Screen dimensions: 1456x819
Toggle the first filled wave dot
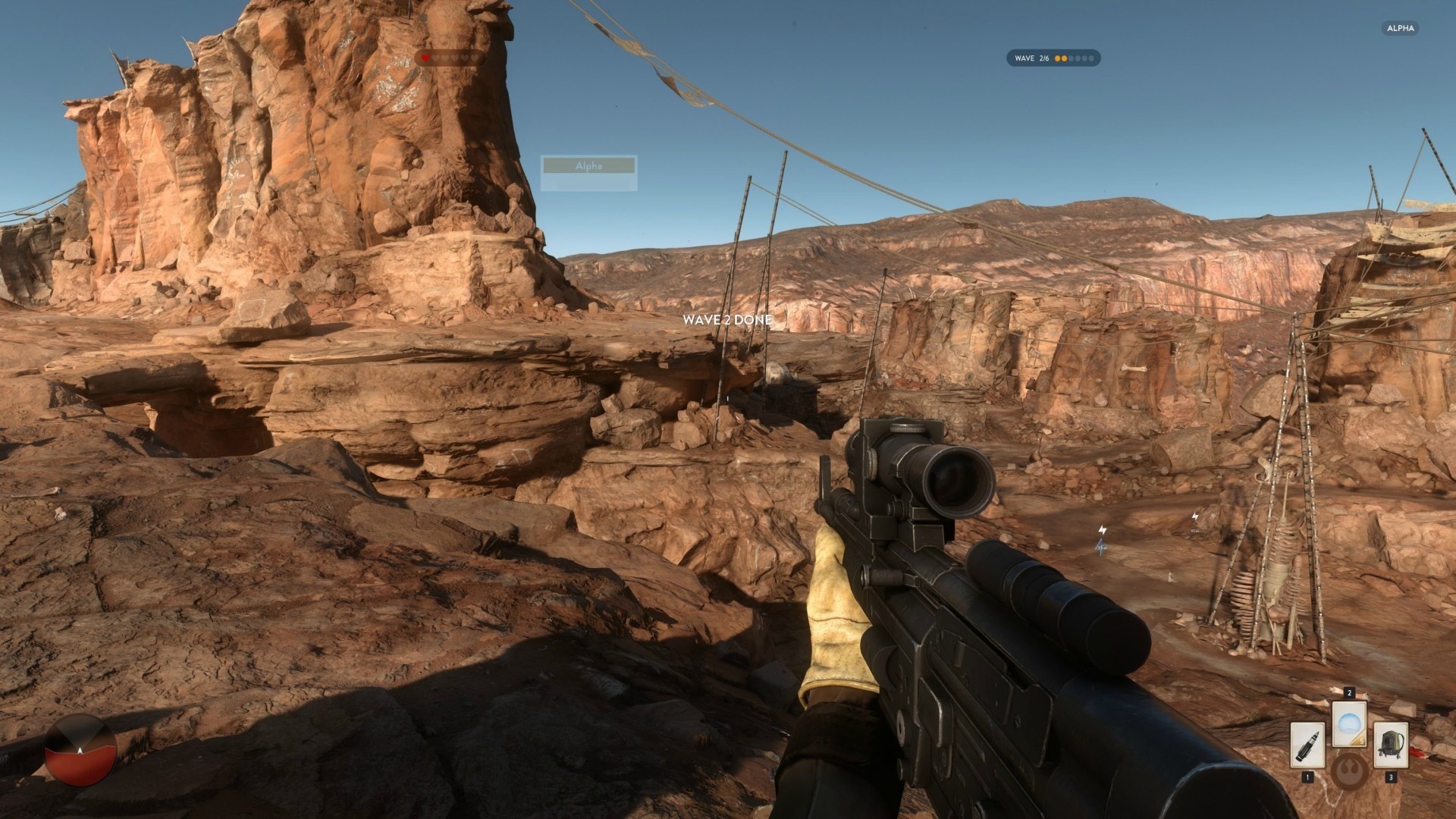point(1057,58)
